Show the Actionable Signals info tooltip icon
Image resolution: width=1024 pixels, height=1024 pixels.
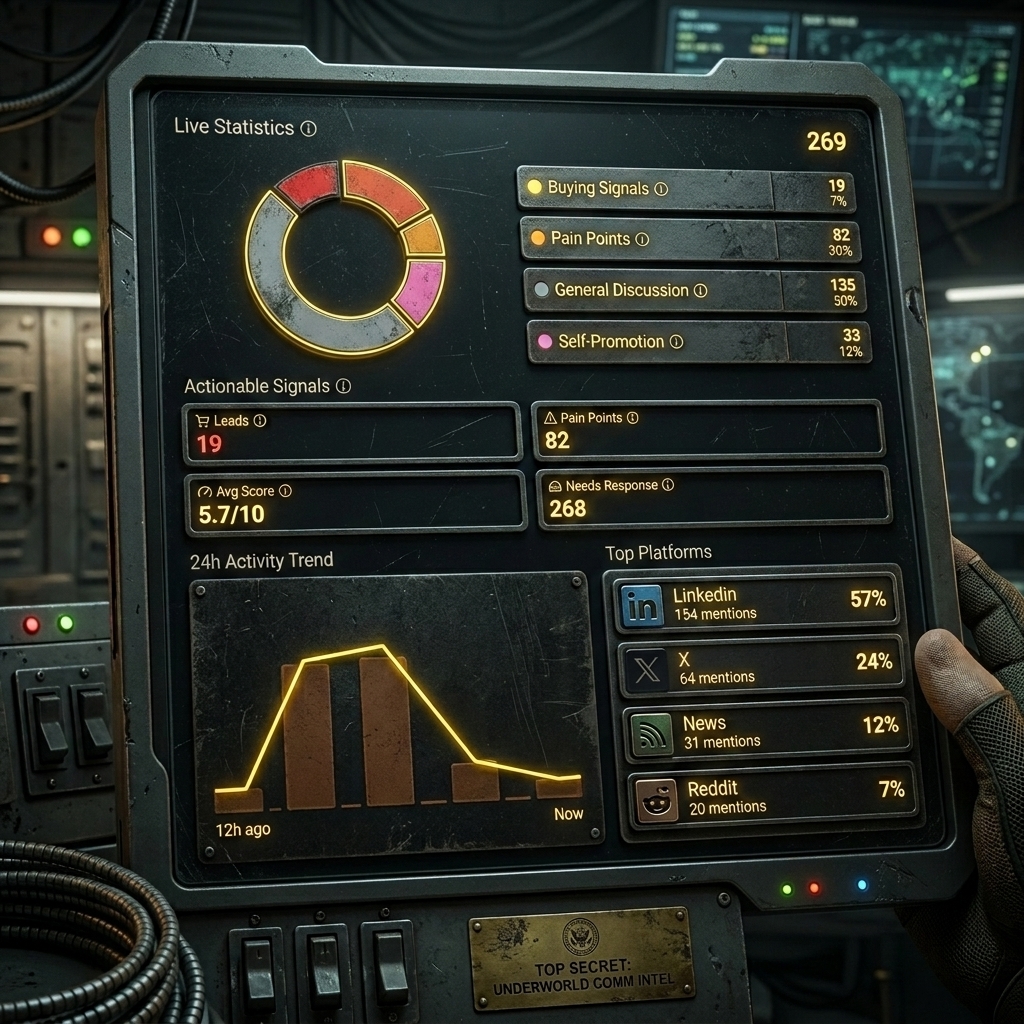coord(343,386)
